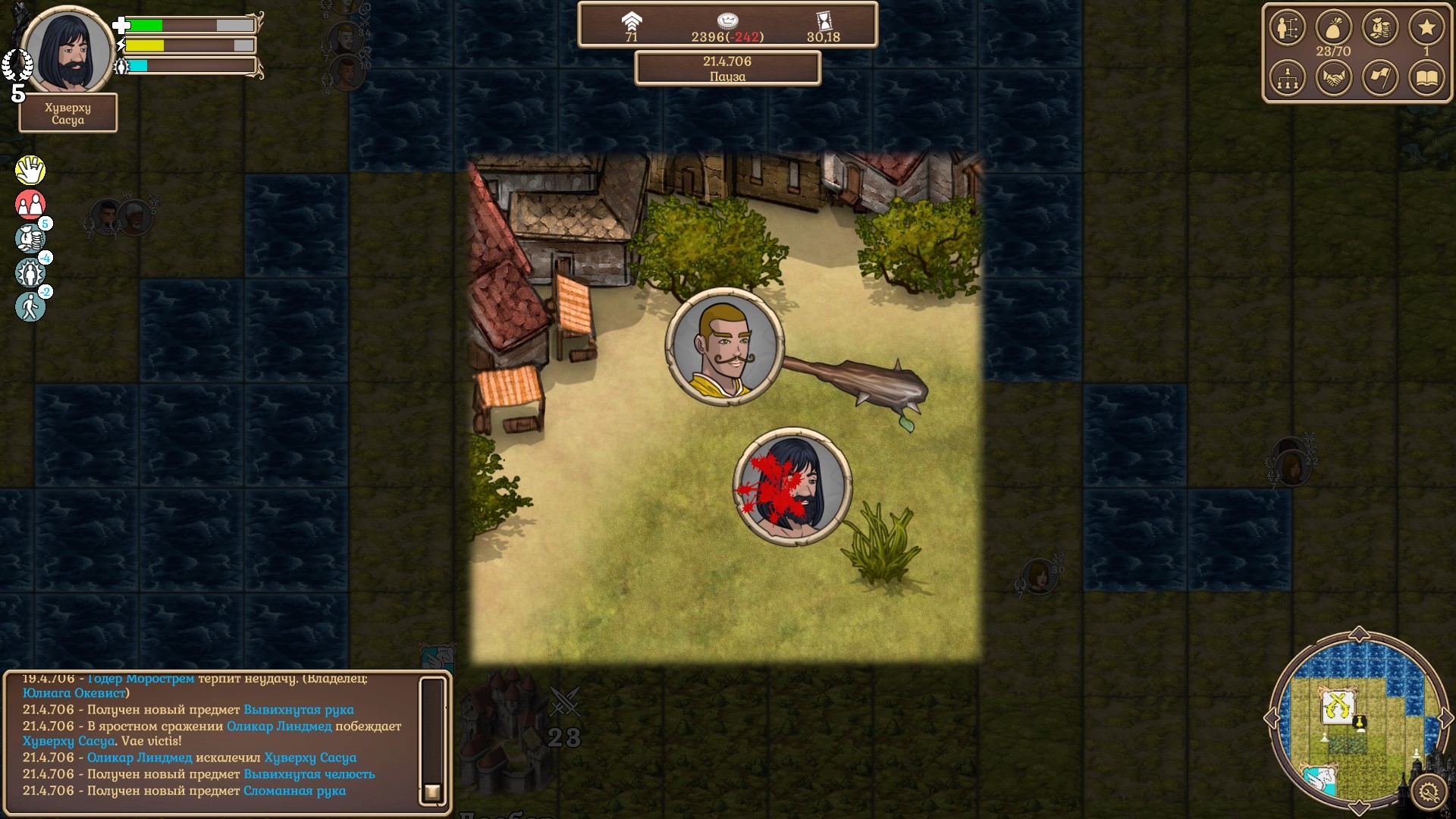Screen dimensions: 1456x819
Task: Open the open-book journal icon
Action: tap(1426, 77)
